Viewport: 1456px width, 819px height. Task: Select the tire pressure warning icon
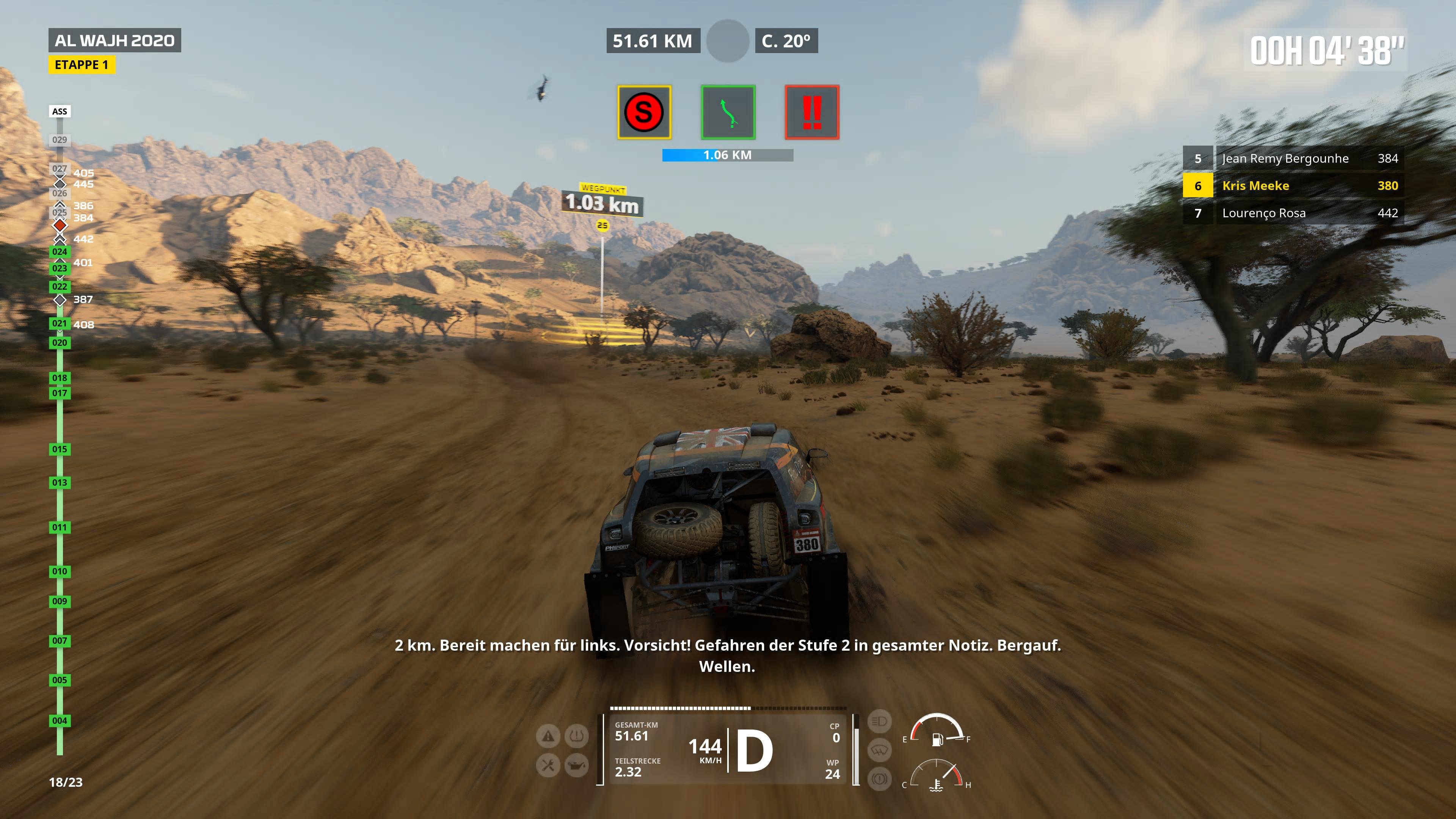[576, 736]
